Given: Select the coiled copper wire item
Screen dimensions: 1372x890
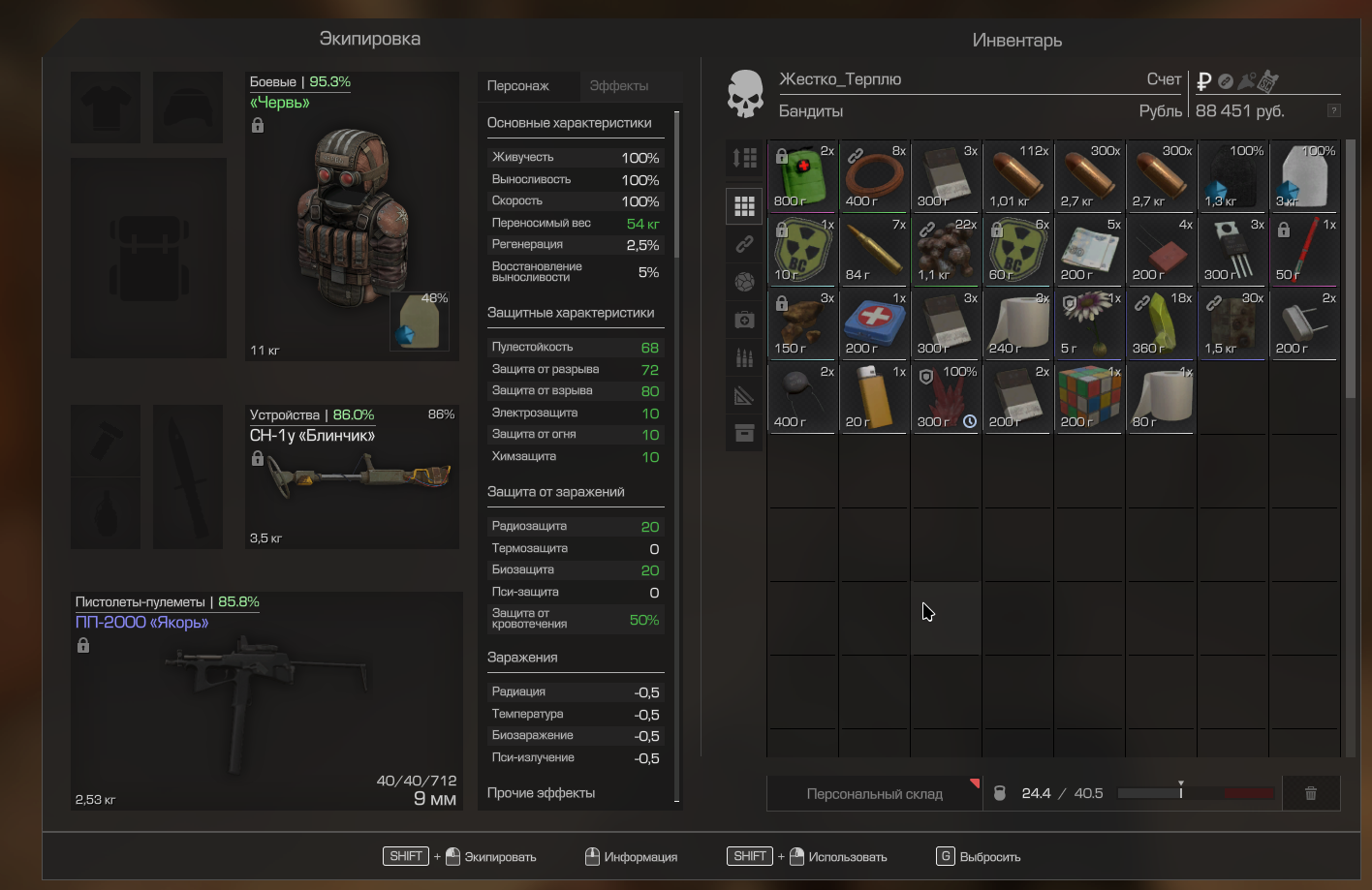Looking at the screenshot, I should [874, 176].
